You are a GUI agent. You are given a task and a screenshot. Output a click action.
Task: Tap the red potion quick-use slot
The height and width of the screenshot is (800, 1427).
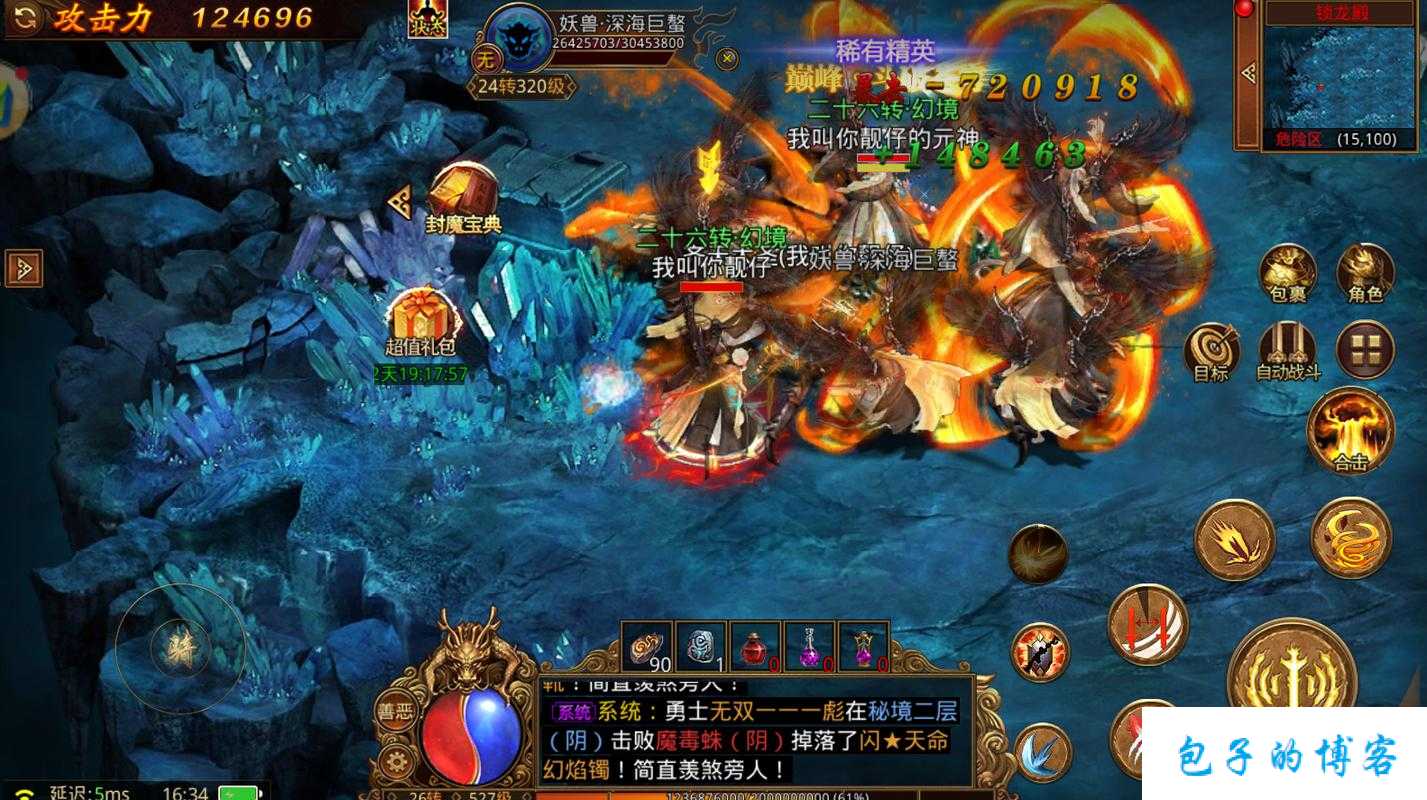point(755,648)
